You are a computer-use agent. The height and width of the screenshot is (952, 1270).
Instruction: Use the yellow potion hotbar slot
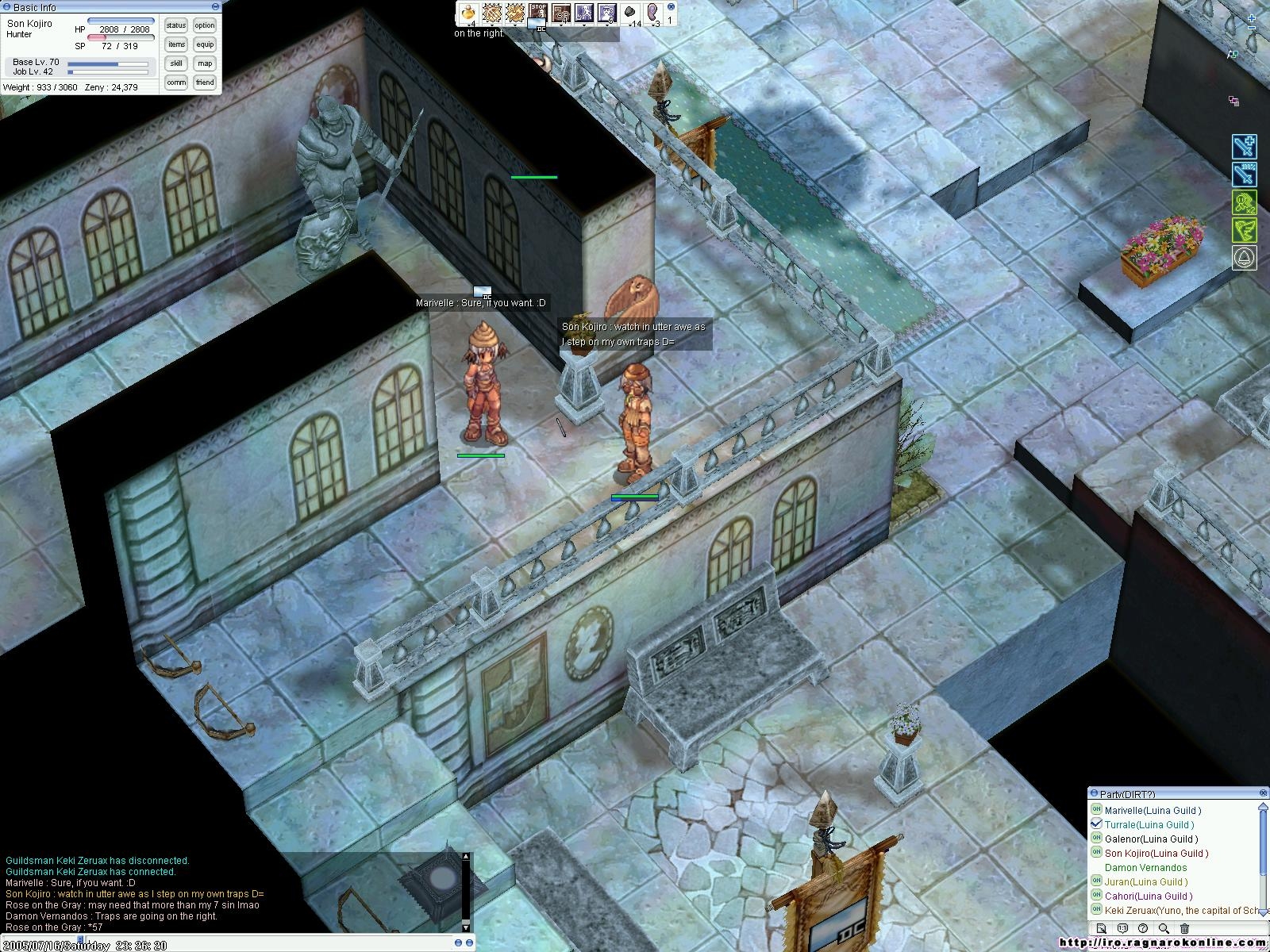point(469,13)
